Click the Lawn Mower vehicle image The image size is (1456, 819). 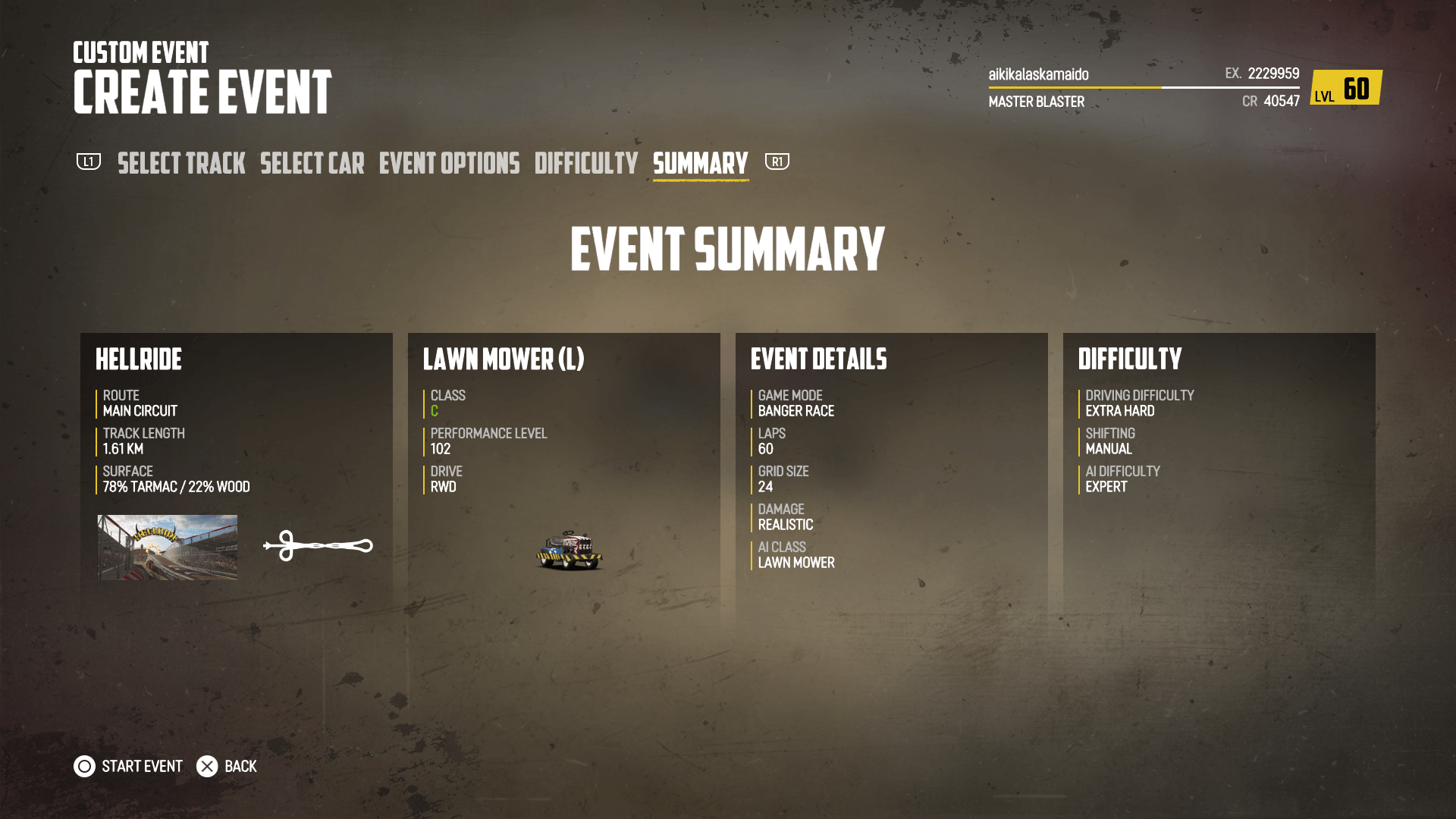[570, 550]
